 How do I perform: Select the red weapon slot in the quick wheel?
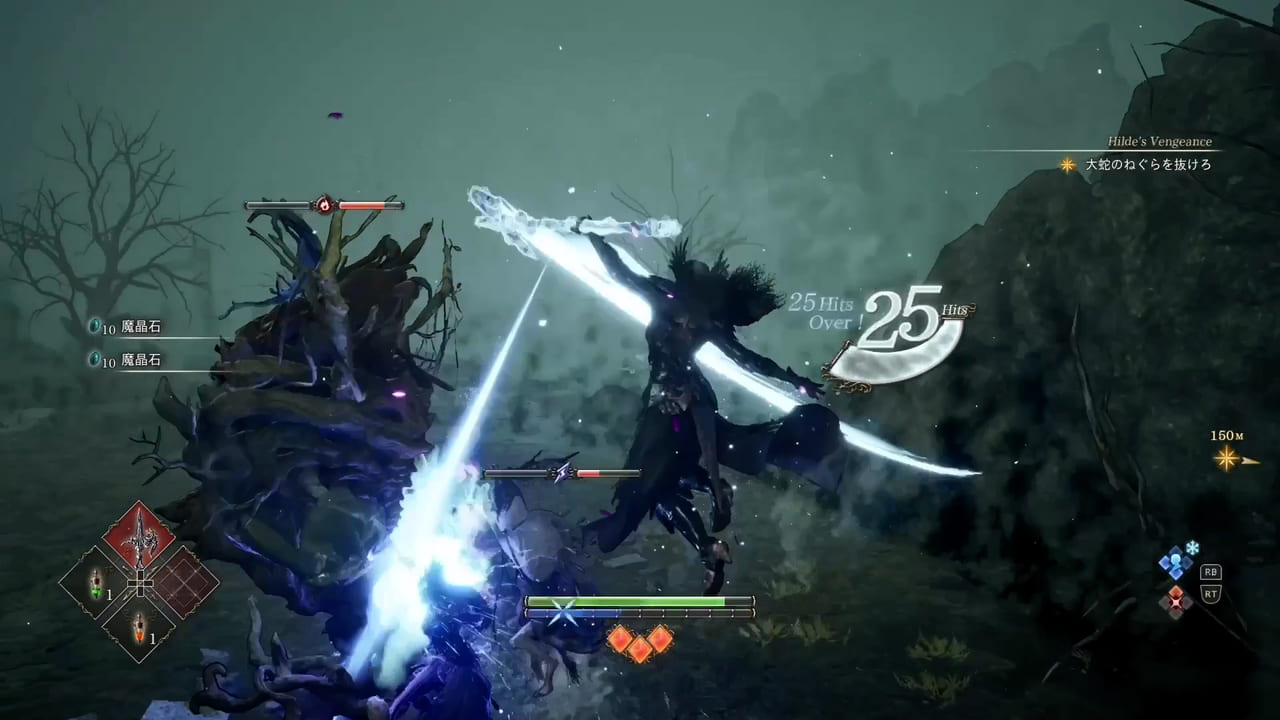coord(140,535)
